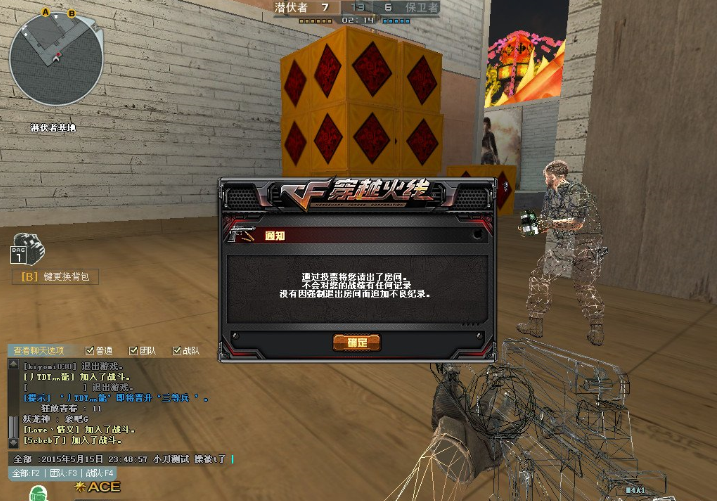The width and height of the screenshot is (718, 501).
Task: Switch chat channel to 团队 F3
Action: pos(62,472)
